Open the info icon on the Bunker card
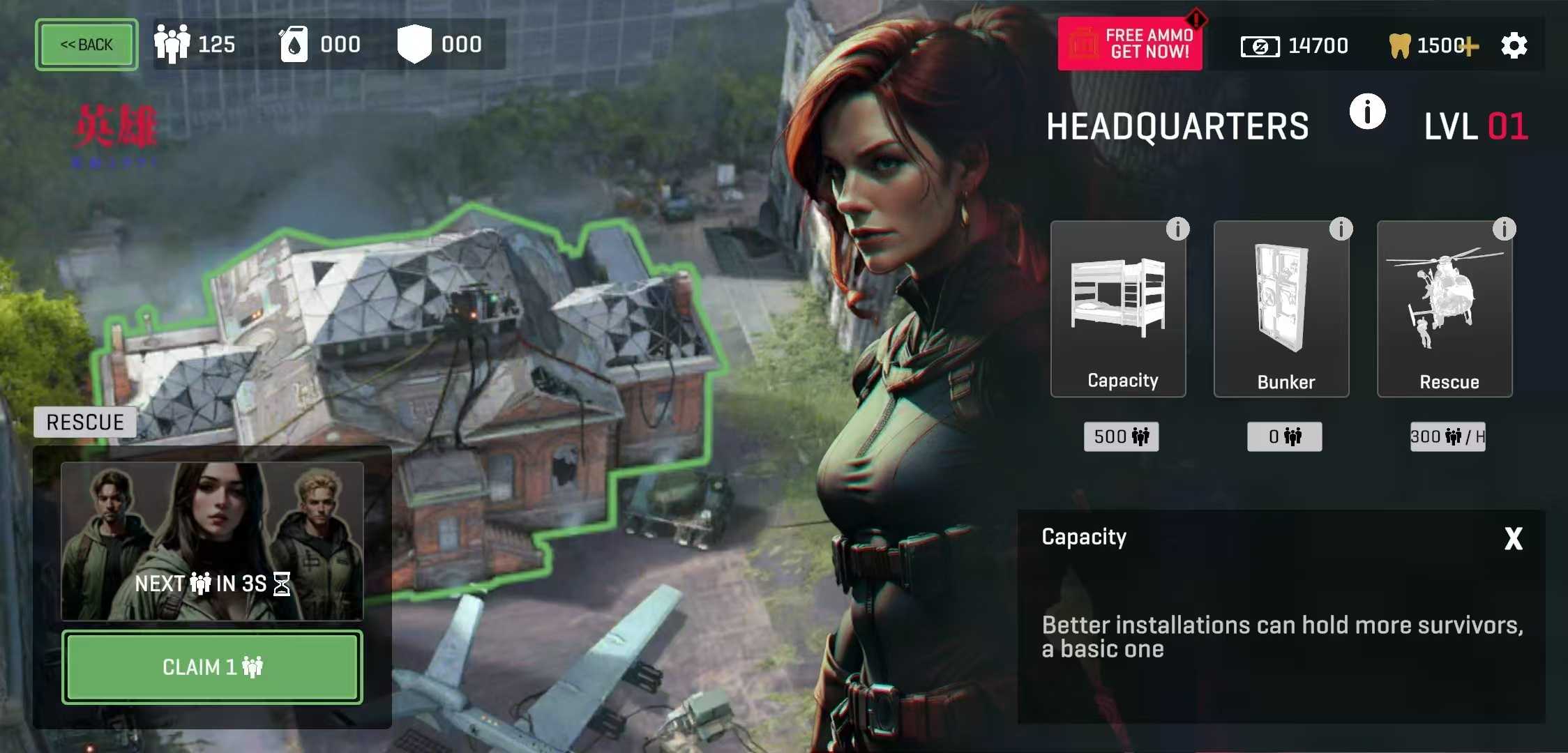 pyautogui.click(x=1341, y=229)
